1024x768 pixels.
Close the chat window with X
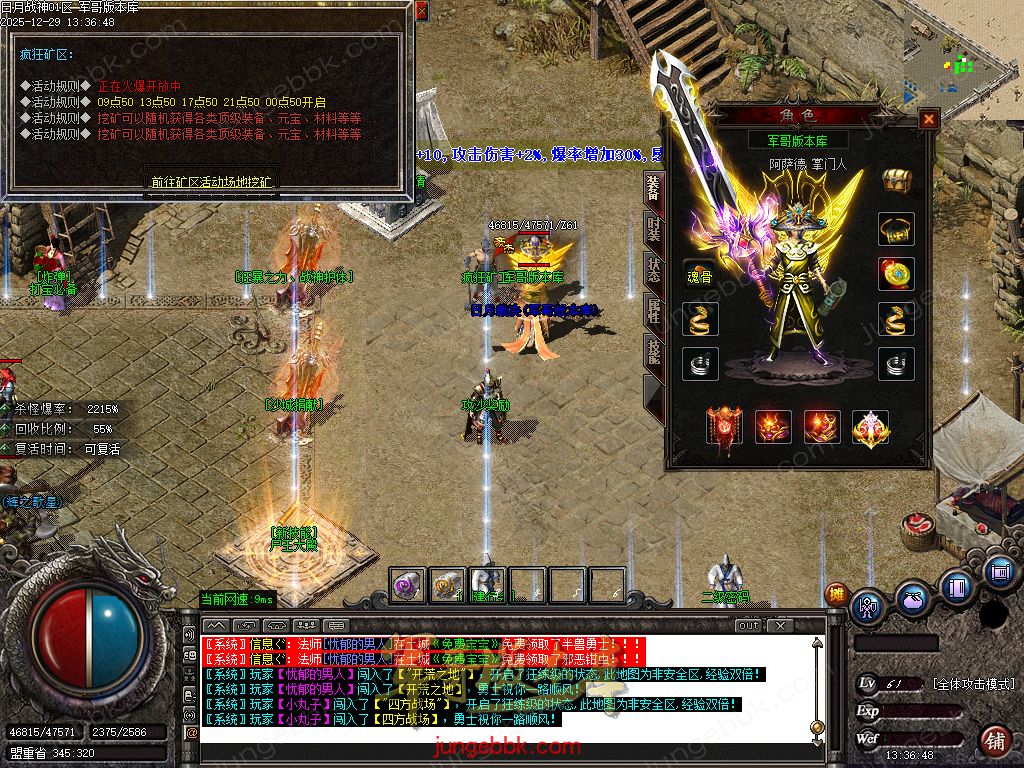click(780, 625)
